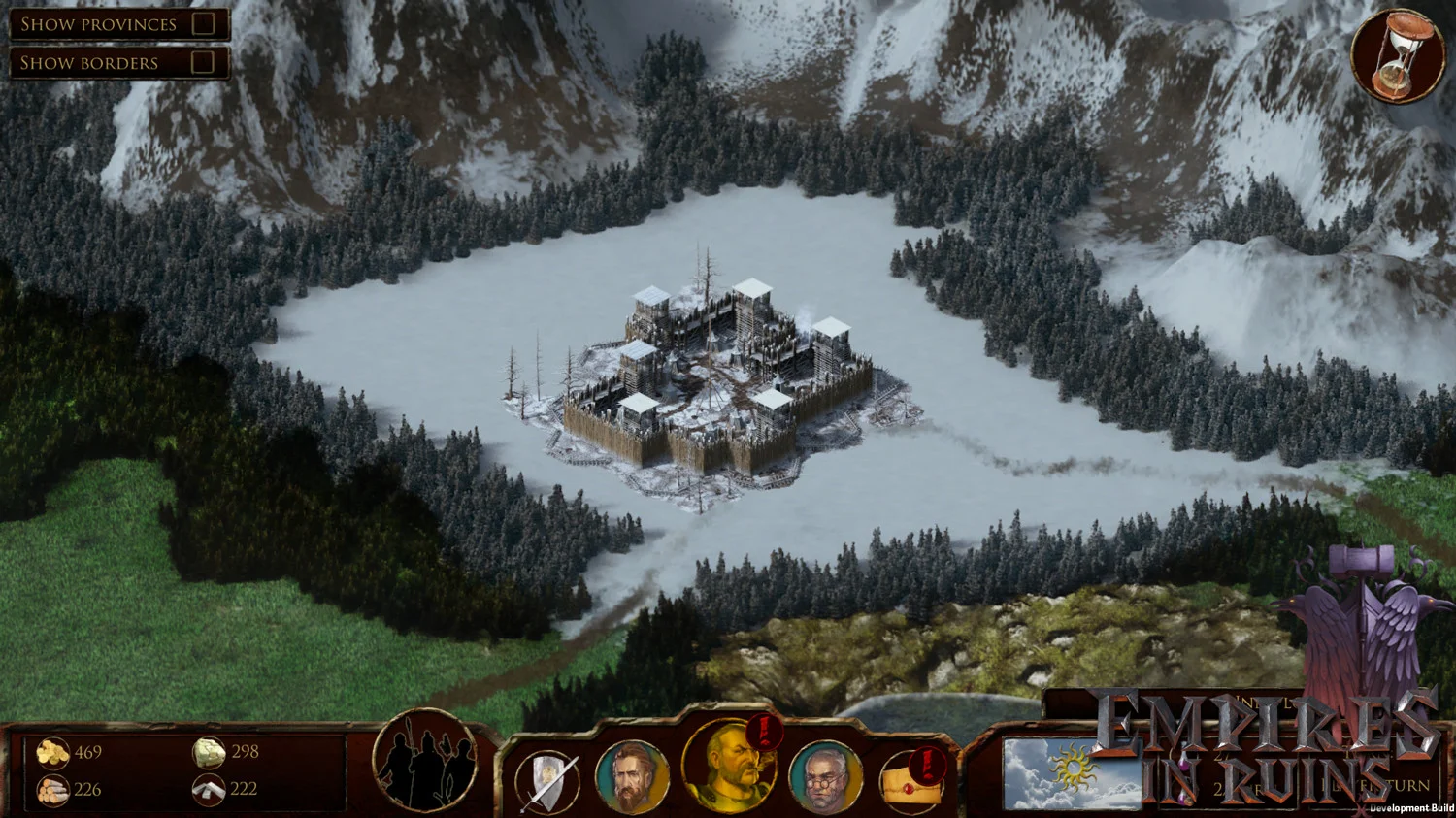
Task: Enable the Show borders checkbox
Action: point(203,62)
